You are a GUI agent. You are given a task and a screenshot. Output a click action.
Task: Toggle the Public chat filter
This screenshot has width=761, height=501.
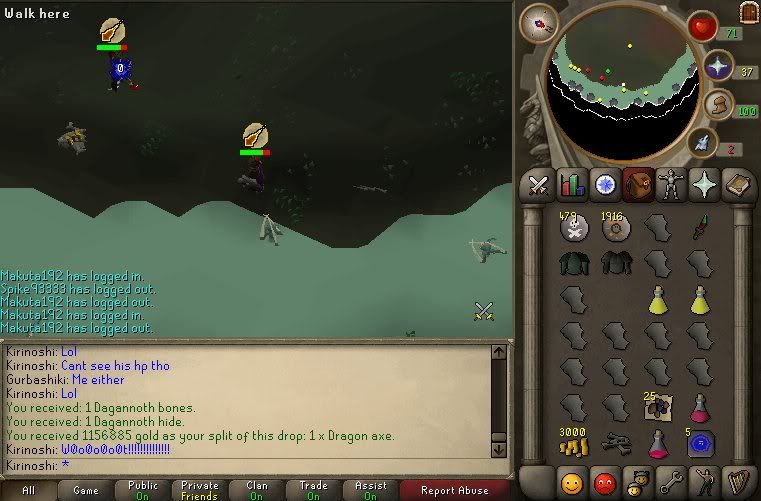(x=143, y=490)
